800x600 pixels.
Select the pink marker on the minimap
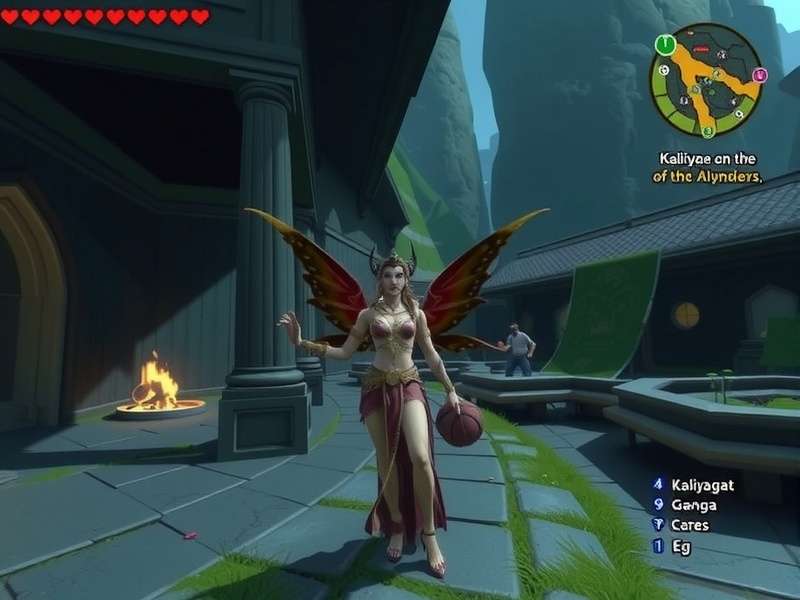(x=758, y=73)
